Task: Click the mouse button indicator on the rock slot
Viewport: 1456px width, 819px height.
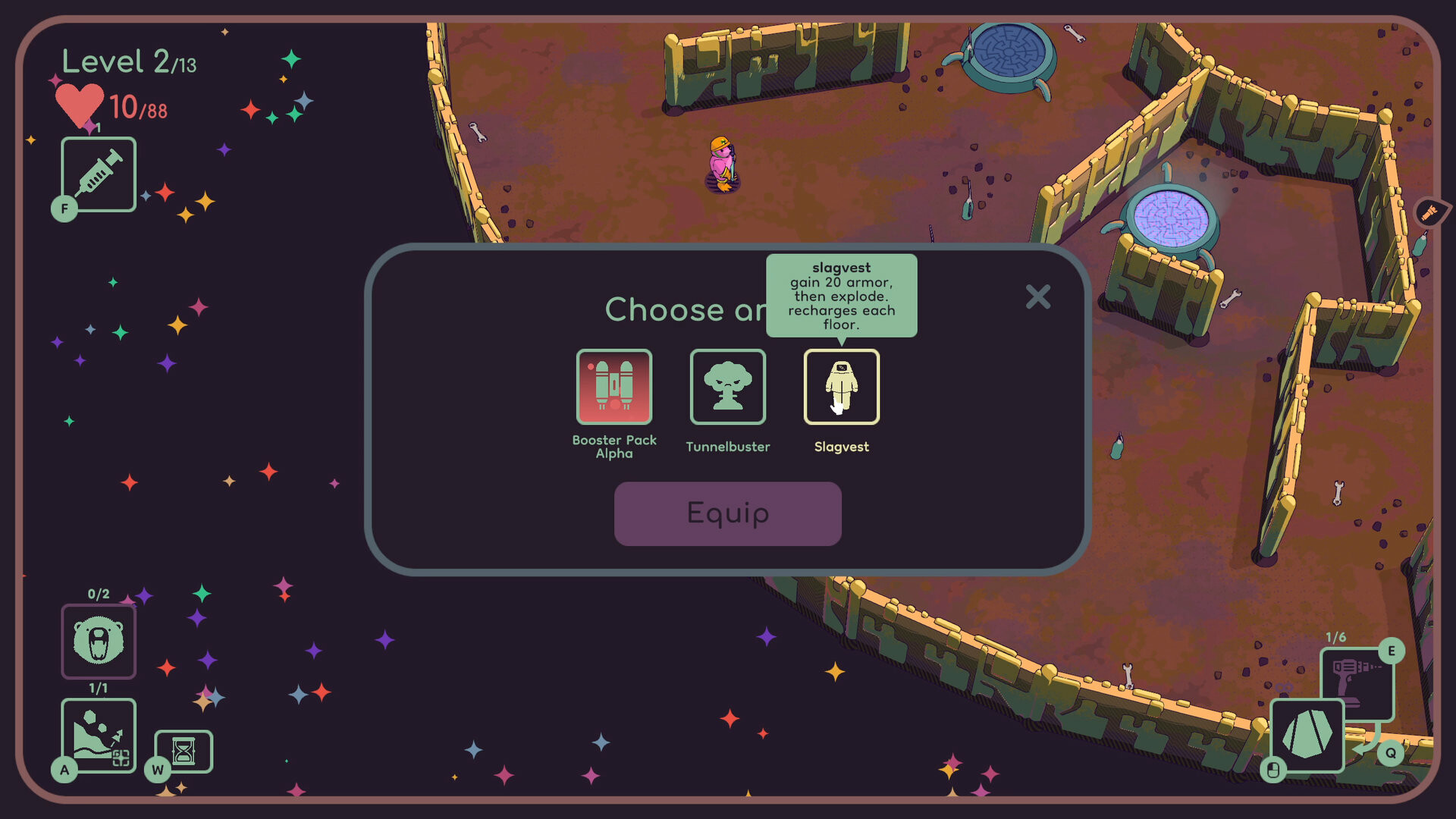Action: [x=1273, y=767]
